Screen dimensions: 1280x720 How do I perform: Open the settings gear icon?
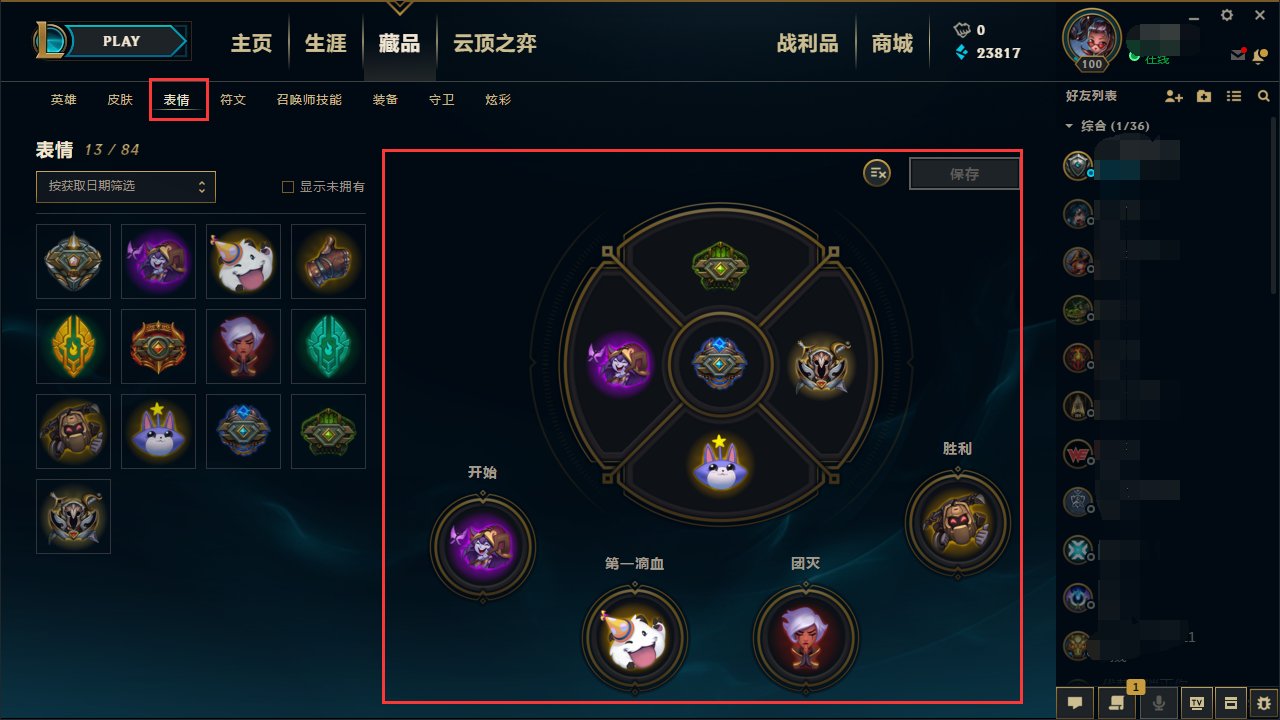(1226, 15)
